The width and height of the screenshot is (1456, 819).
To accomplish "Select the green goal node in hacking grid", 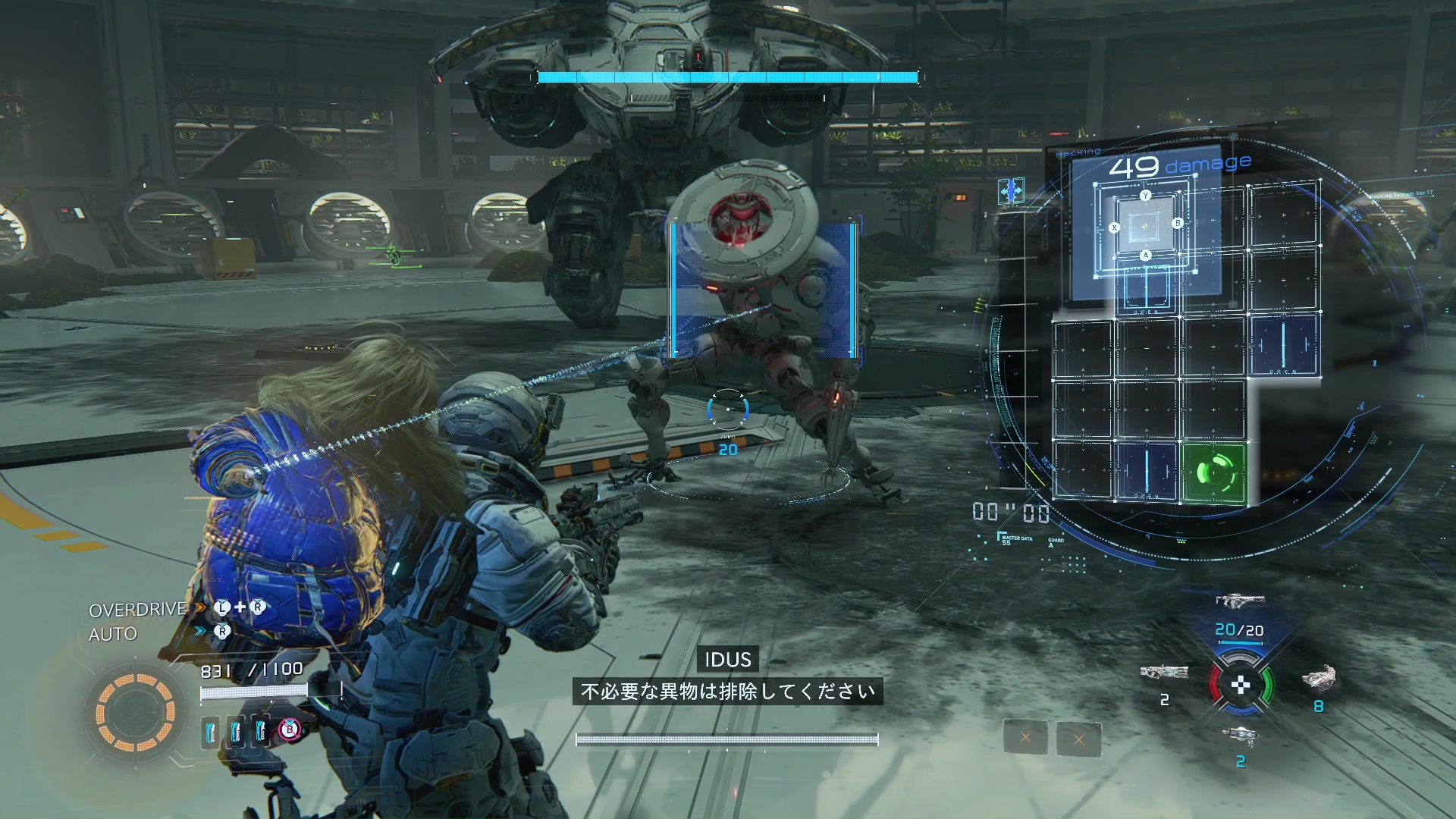I will click(1213, 473).
